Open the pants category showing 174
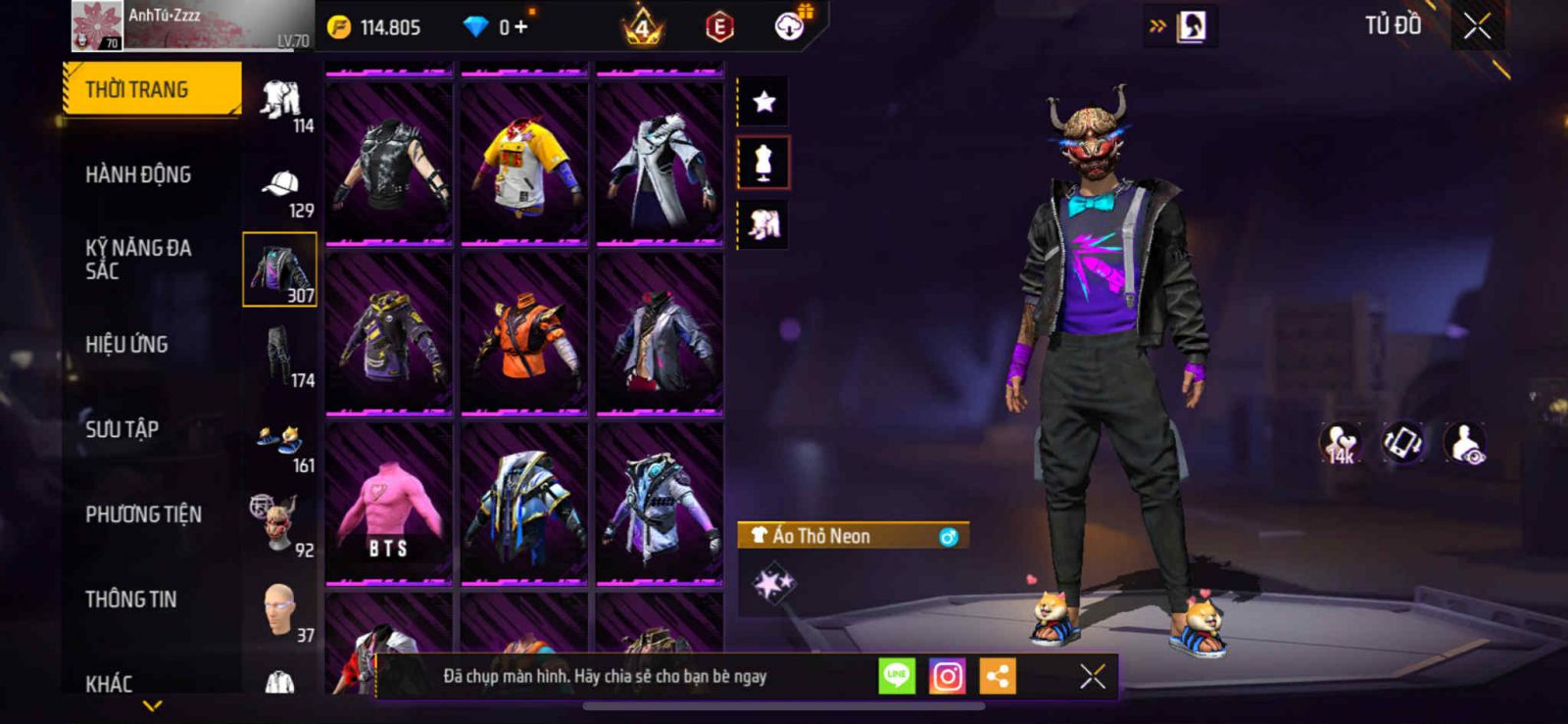The image size is (1568, 724). (281, 357)
